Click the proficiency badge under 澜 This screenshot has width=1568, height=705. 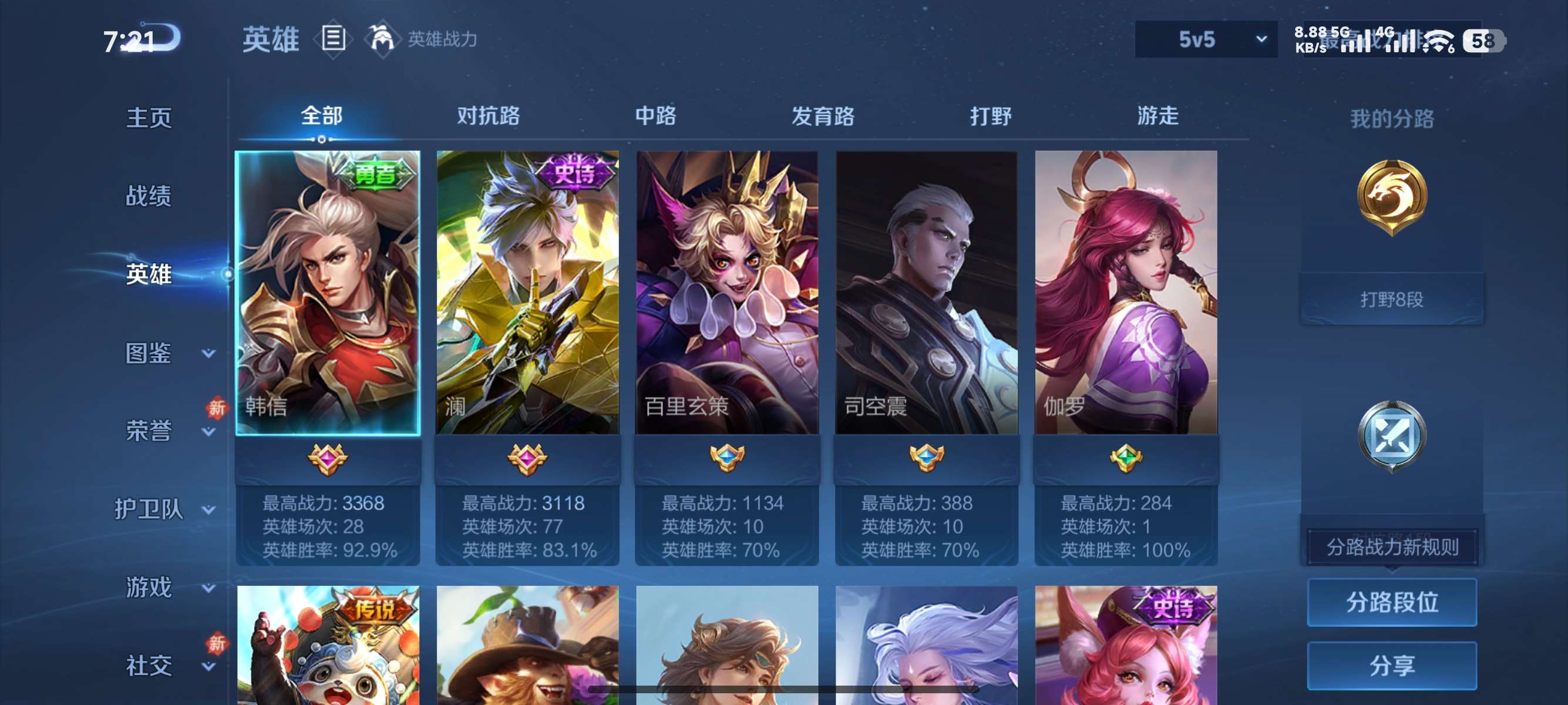pyautogui.click(x=527, y=459)
